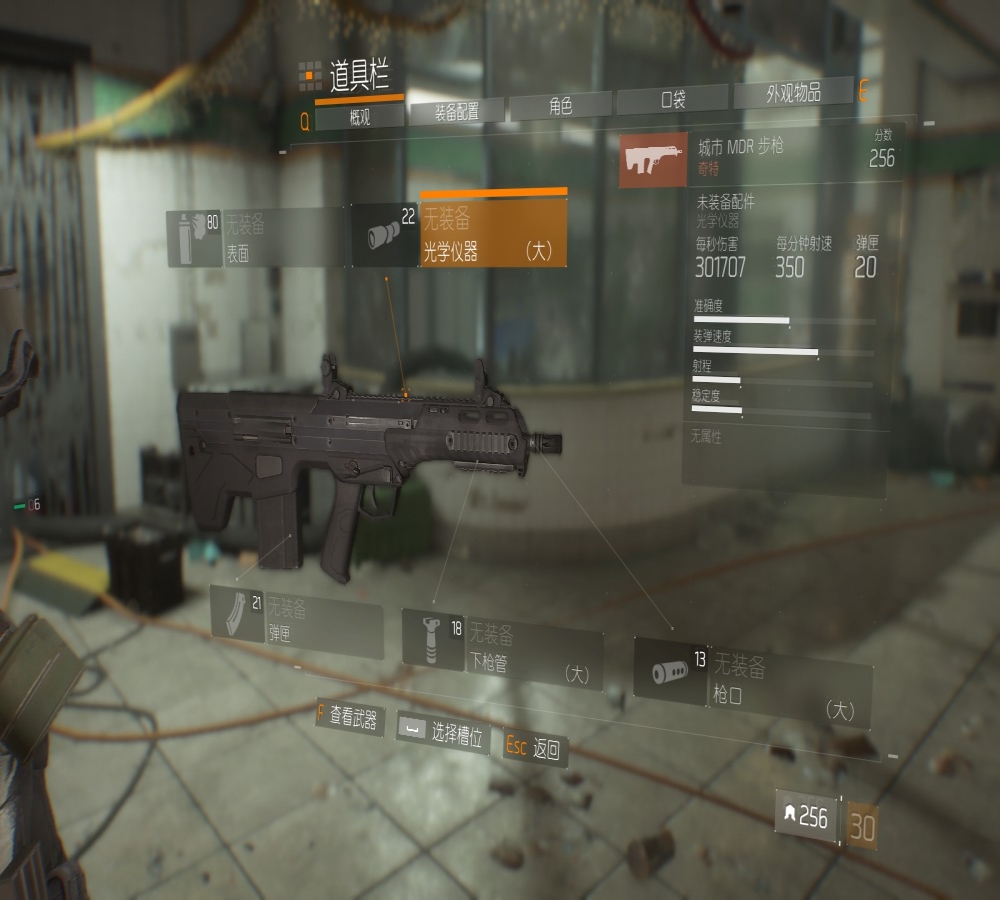The image size is (1000, 900).
Task: Click the 返回 back button
Action: point(535,747)
